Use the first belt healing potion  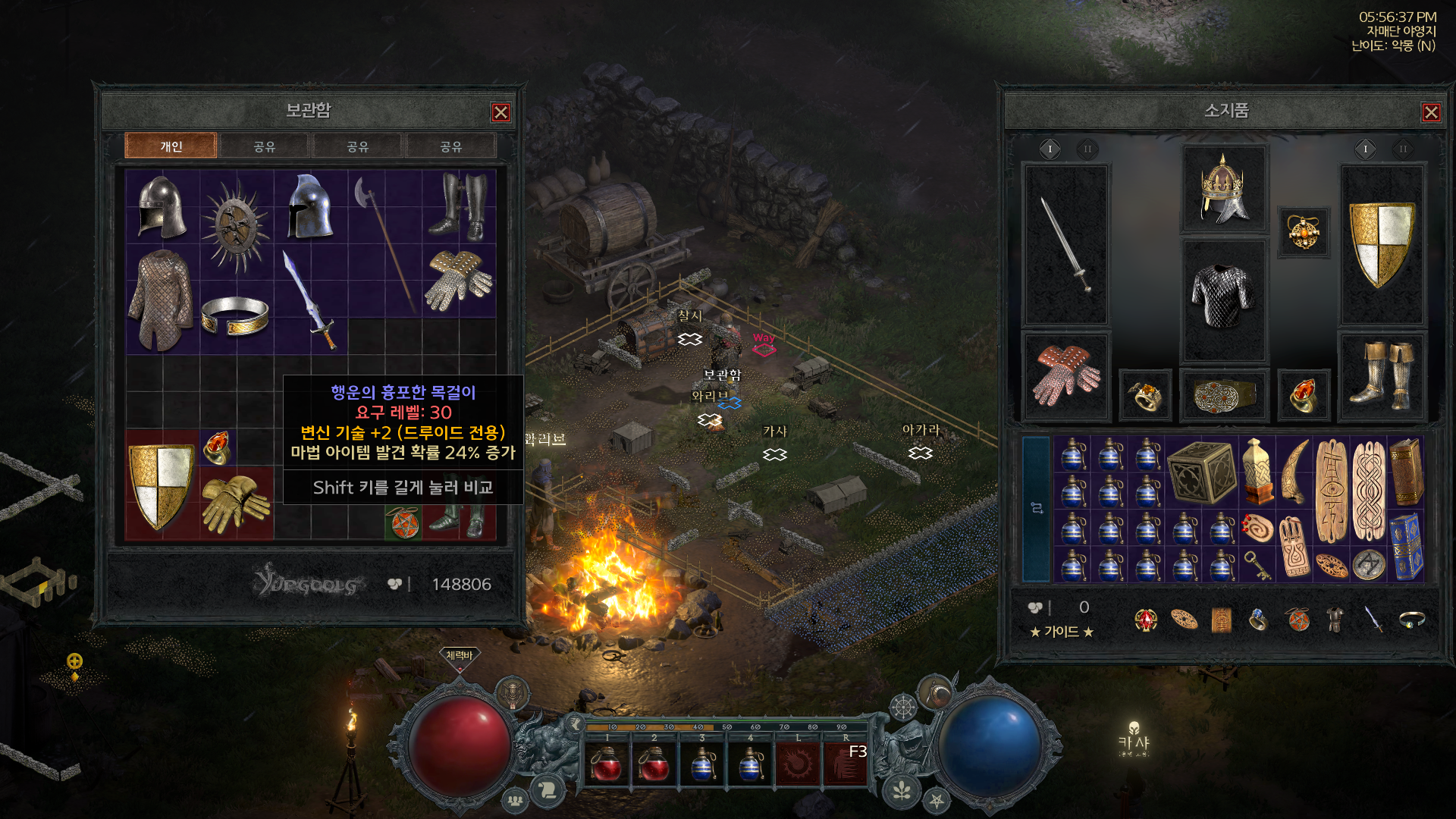(x=607, y=764)
